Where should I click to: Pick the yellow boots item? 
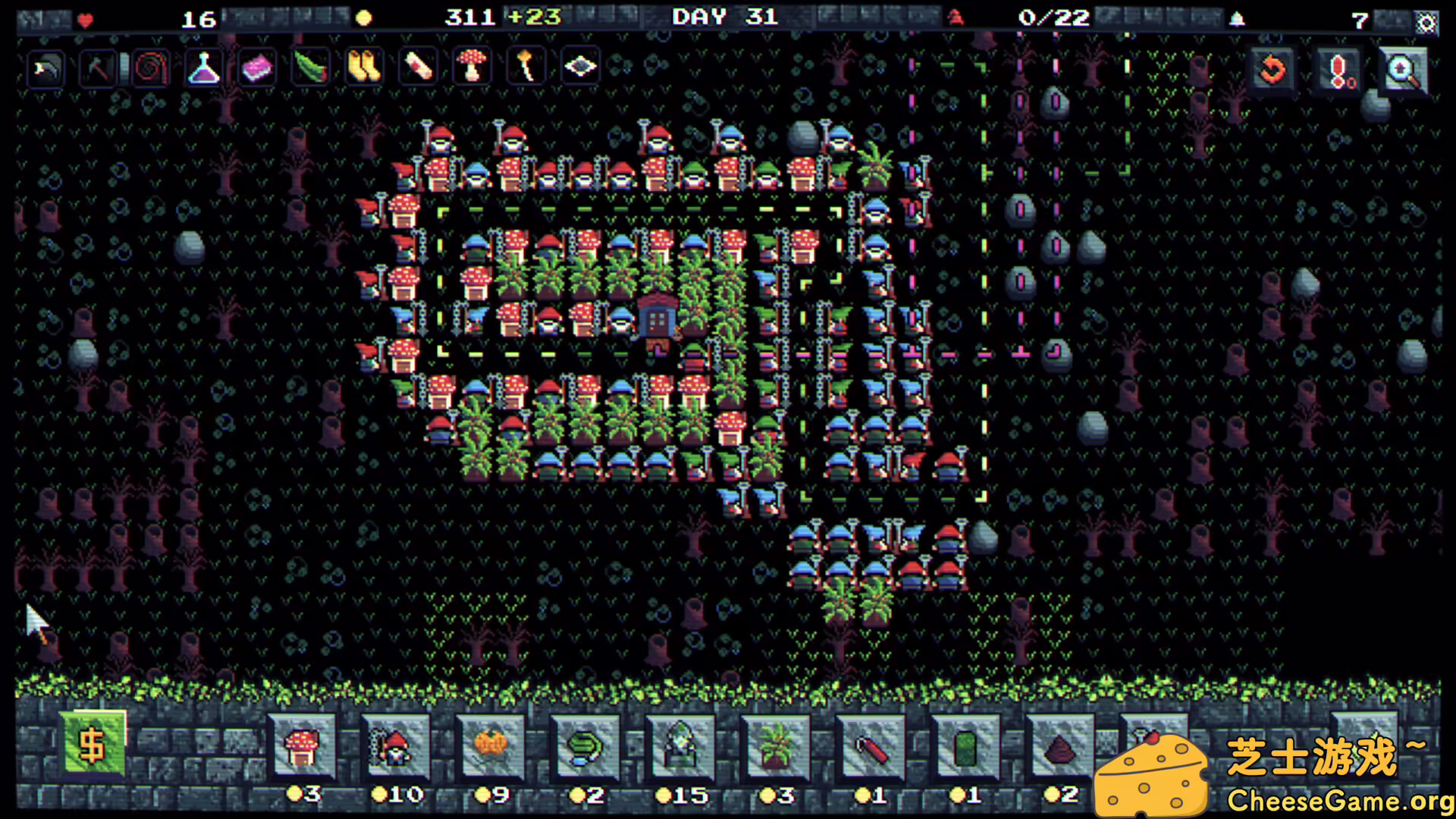point(365,67)
